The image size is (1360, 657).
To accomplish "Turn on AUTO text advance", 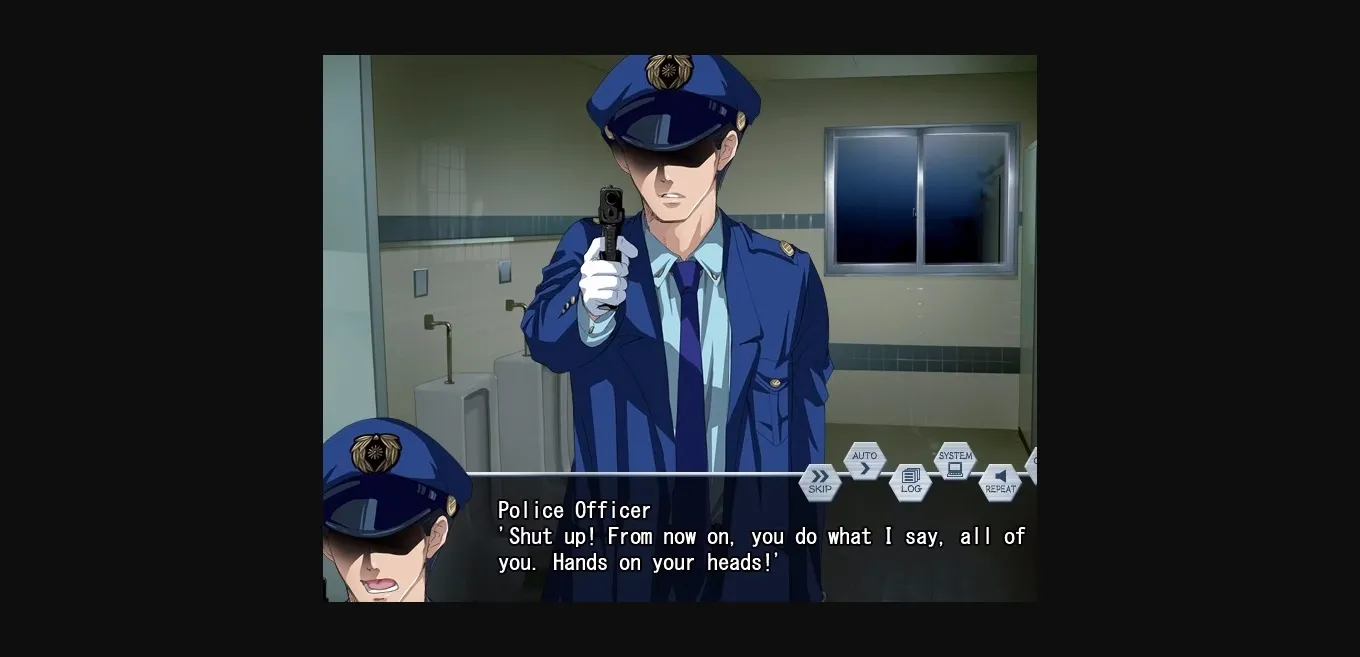I will [x=865, y=461].
